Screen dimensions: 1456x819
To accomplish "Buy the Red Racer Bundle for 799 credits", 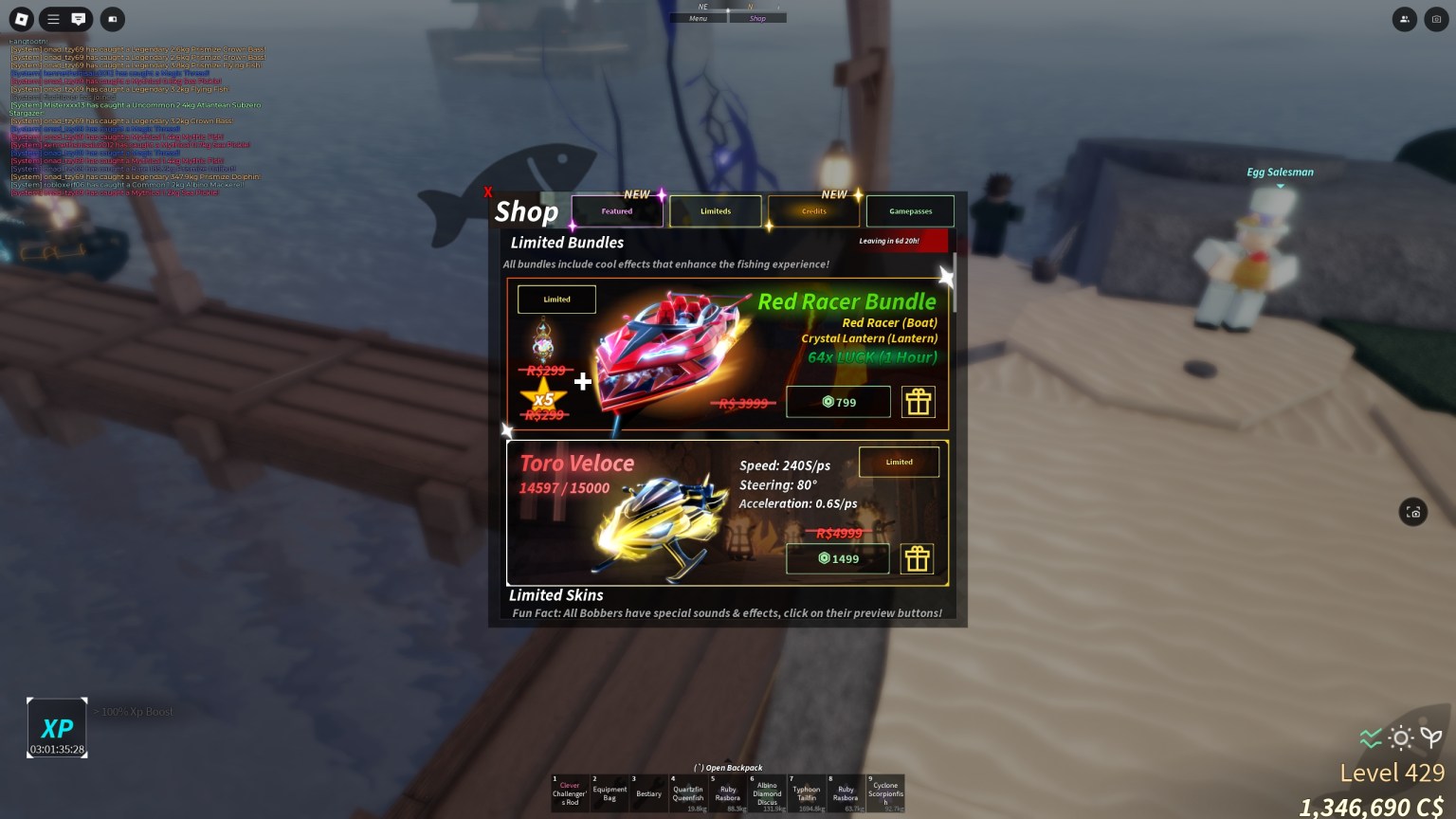I will pos(838,402).
